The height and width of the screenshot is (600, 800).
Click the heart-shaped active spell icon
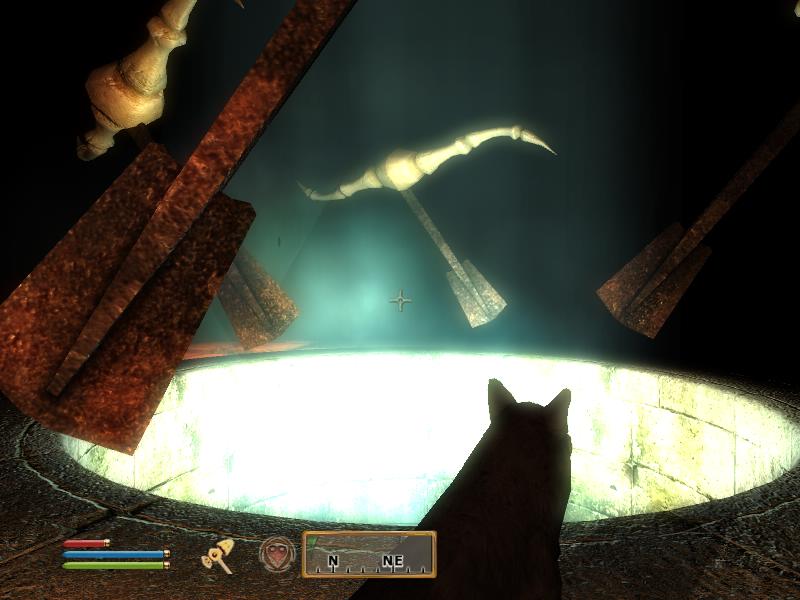click(x=277, y=554)
